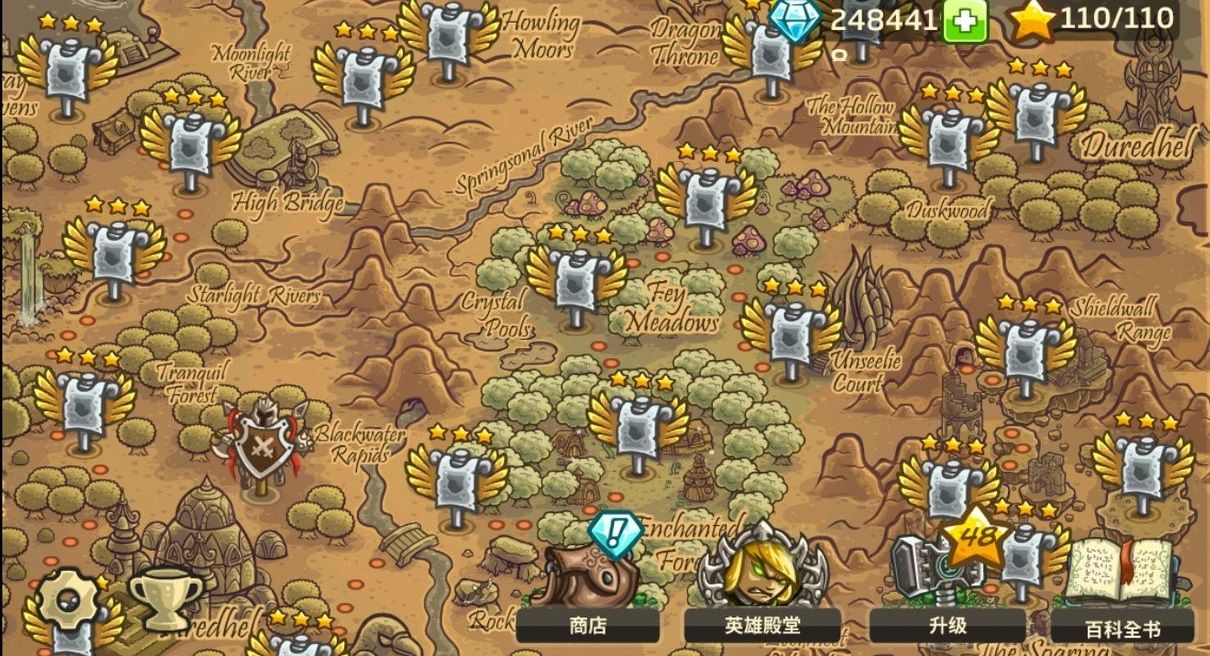
Task: Select the level flag beside Howling Moors
Action: [449, 36]
